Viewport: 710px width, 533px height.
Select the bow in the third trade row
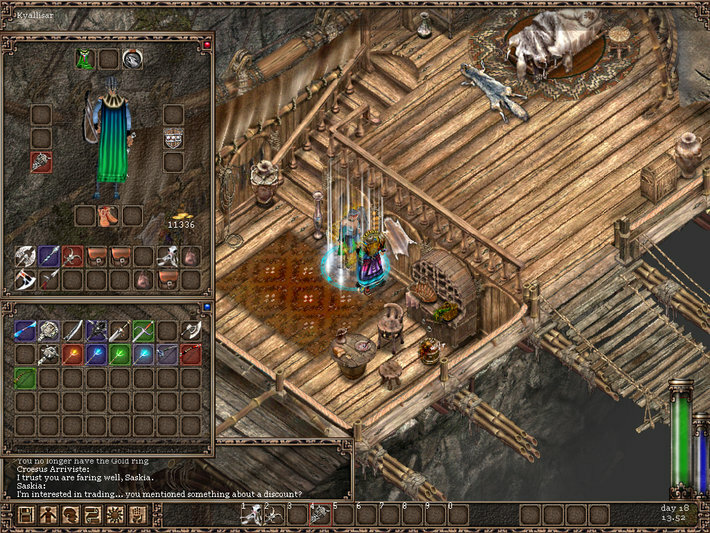tap(25, 378)
